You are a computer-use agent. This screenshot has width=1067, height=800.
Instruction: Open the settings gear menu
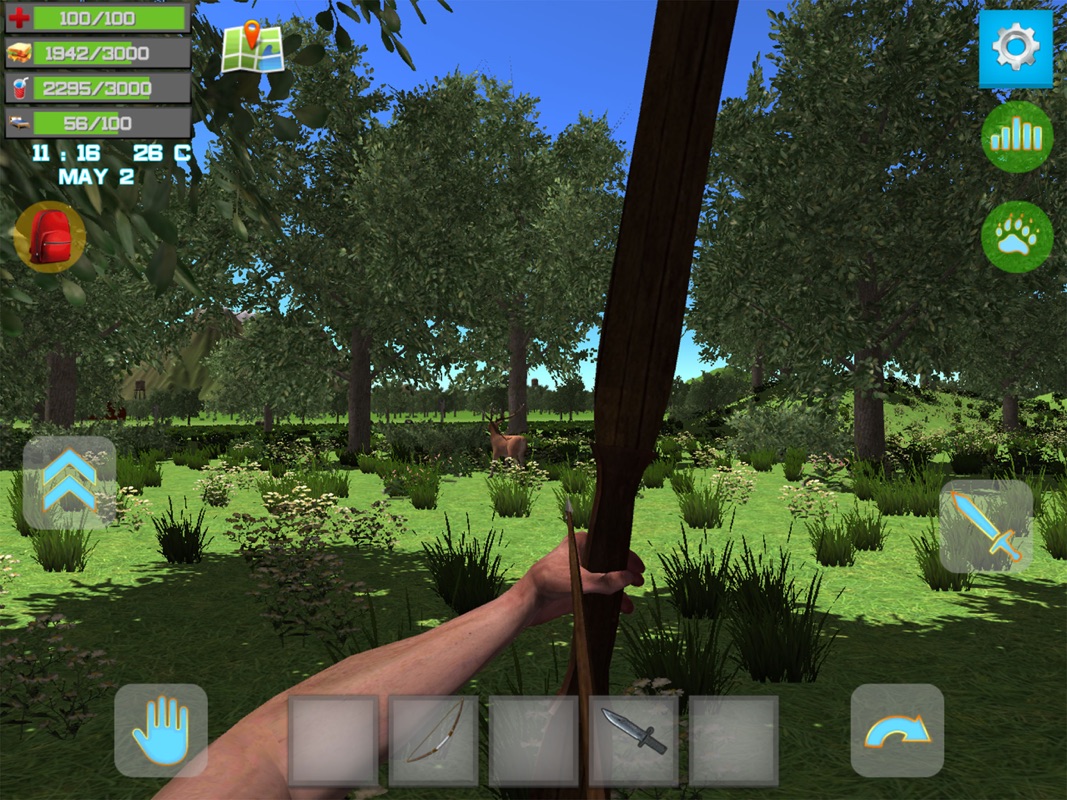coord(1015,49)
